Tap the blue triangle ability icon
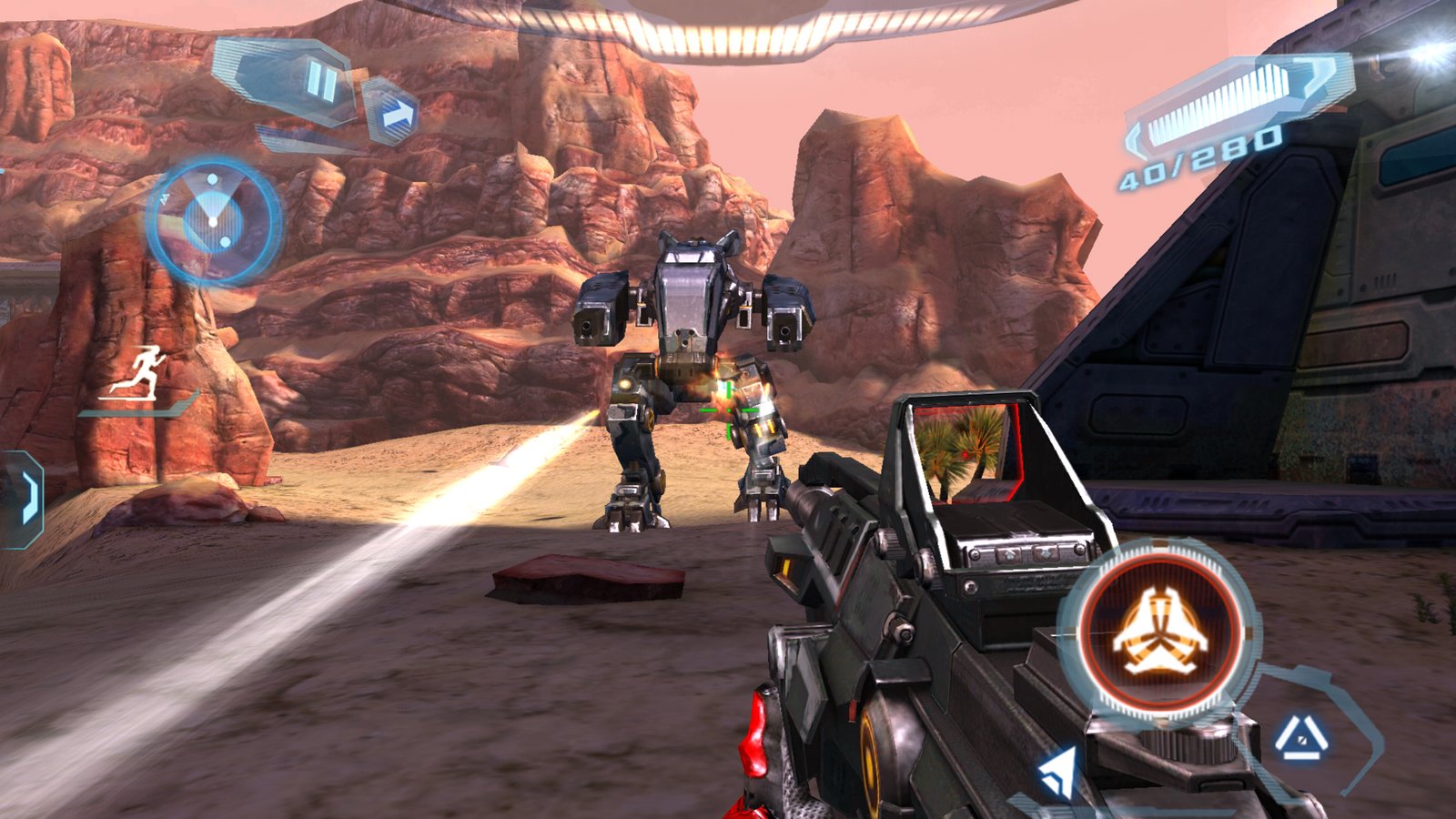This screenshot has height=819, width=1456. point(1299,738)
